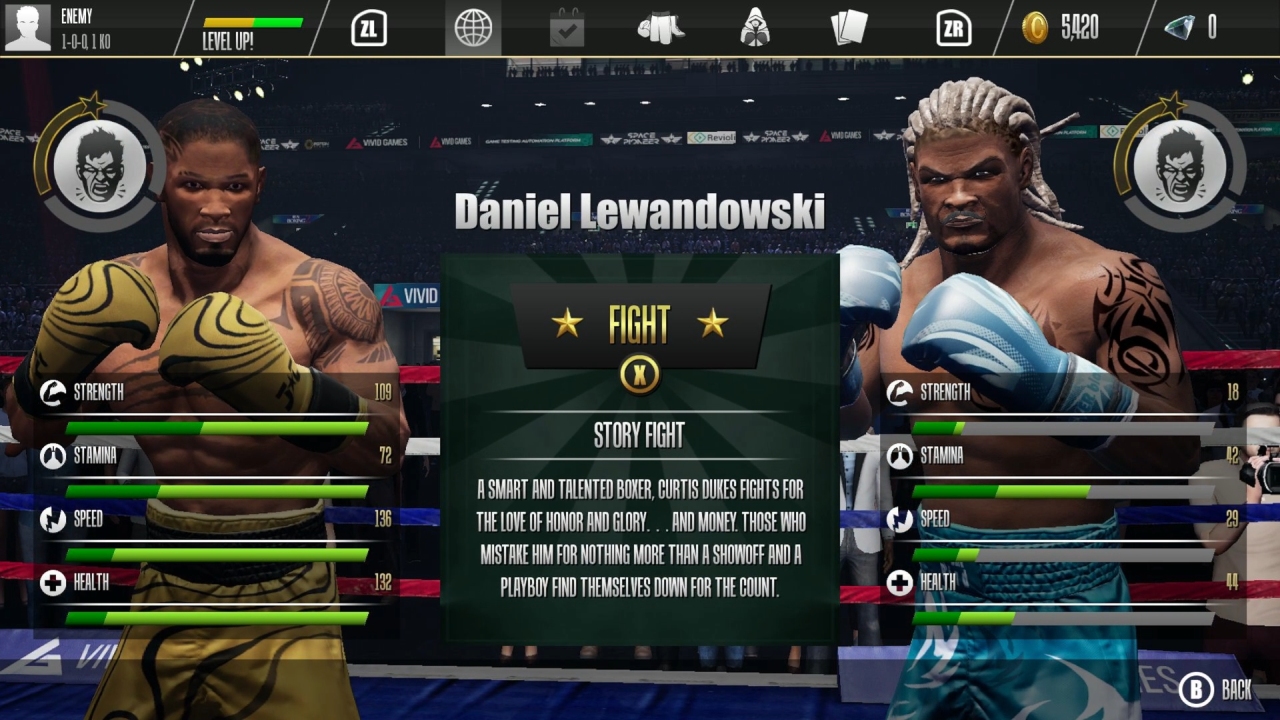1280x720 pixels.
Task: Select the boxing gloves equipment icon
Action: [x=661, y=28]
